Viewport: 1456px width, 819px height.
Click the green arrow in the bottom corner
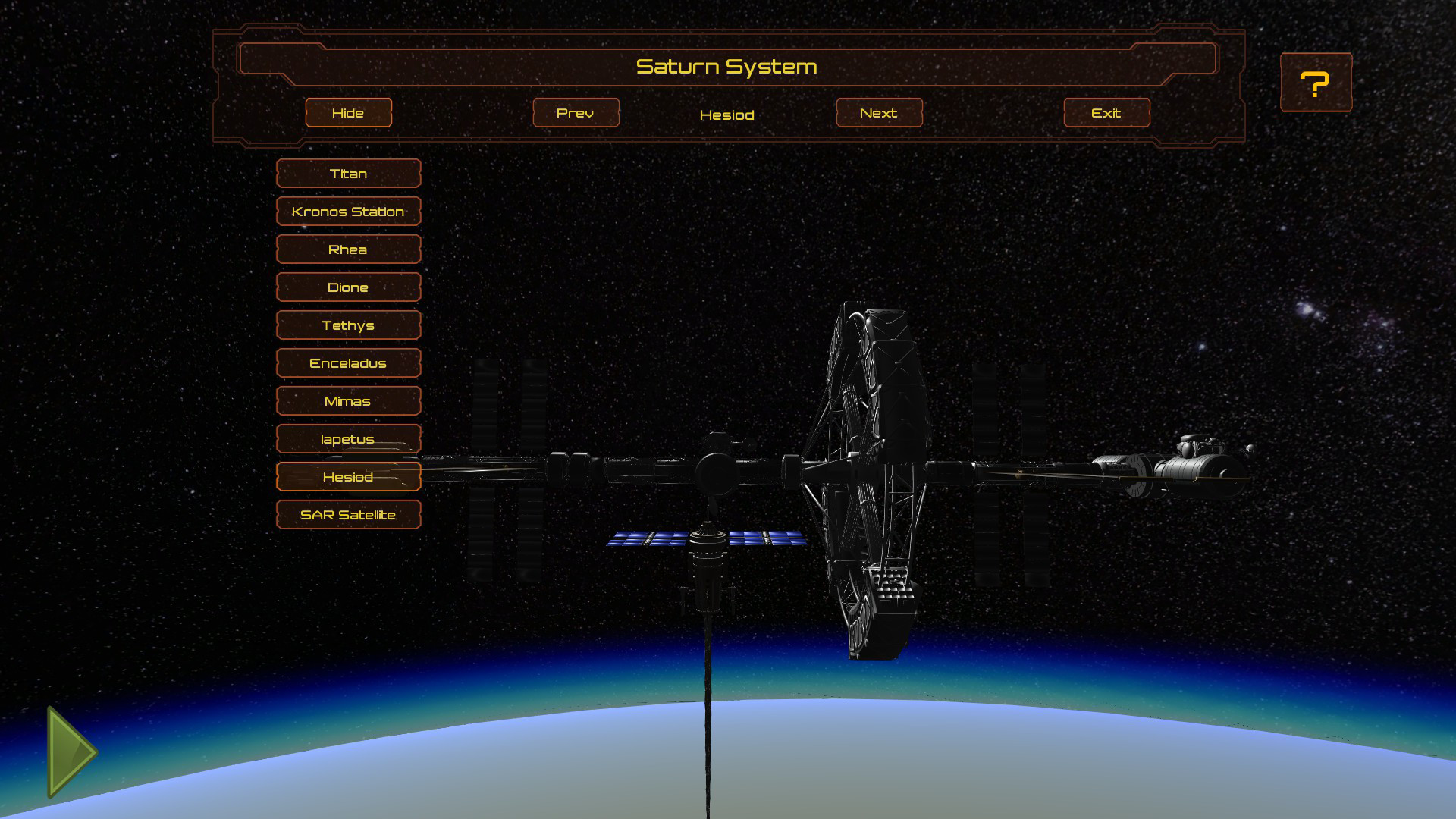68,751
